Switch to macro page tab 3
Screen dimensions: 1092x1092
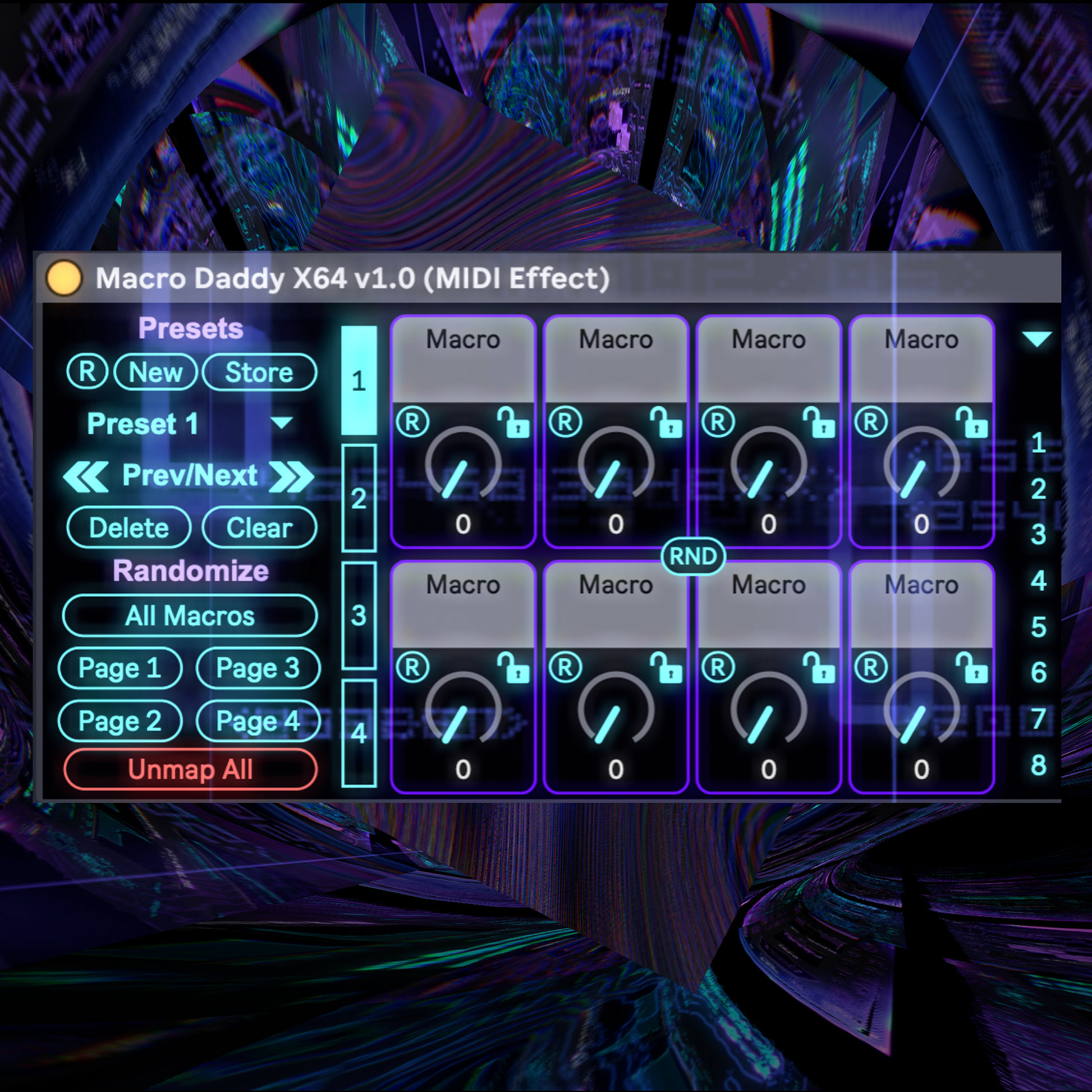pyautogui.click(x=359, y=615)
